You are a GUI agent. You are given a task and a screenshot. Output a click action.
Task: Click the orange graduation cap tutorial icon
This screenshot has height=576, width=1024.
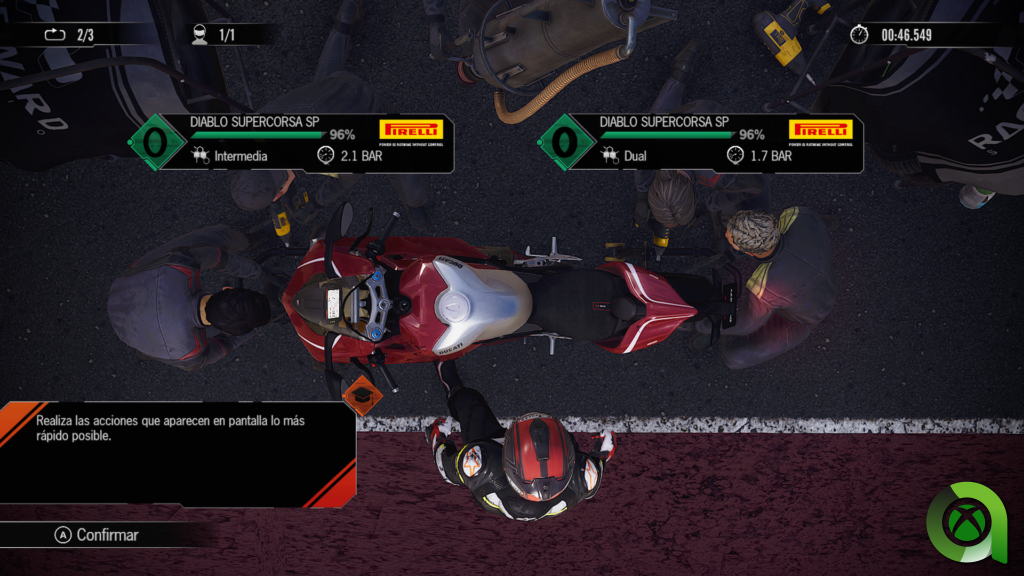362,395
